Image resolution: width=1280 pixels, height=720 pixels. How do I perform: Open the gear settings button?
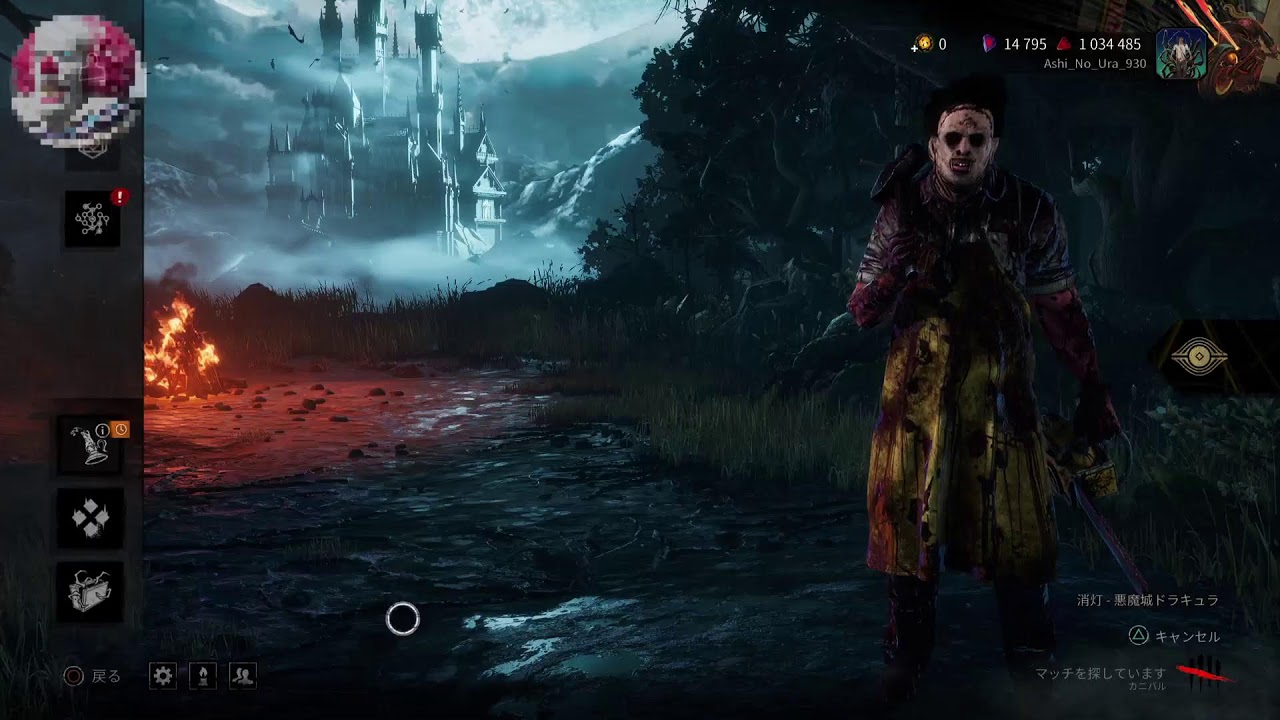coord(163,676)
